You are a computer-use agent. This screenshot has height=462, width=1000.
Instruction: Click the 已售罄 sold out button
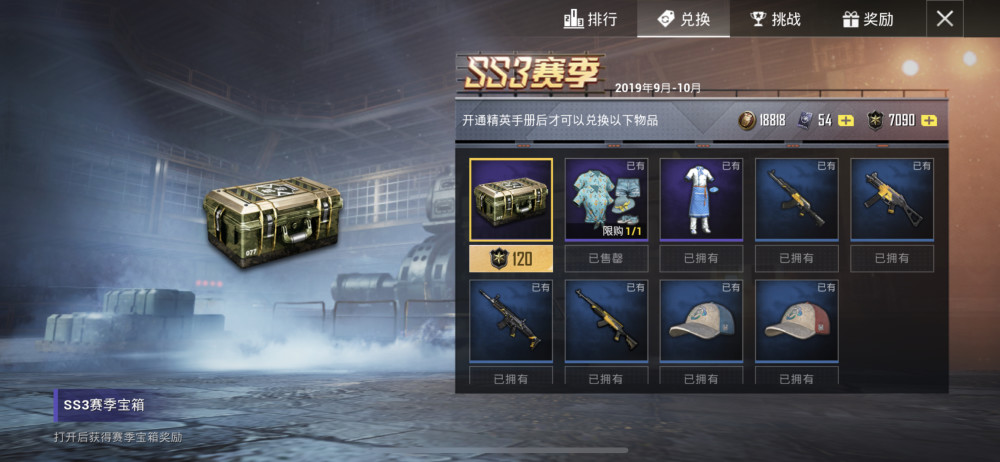(606, 259)
